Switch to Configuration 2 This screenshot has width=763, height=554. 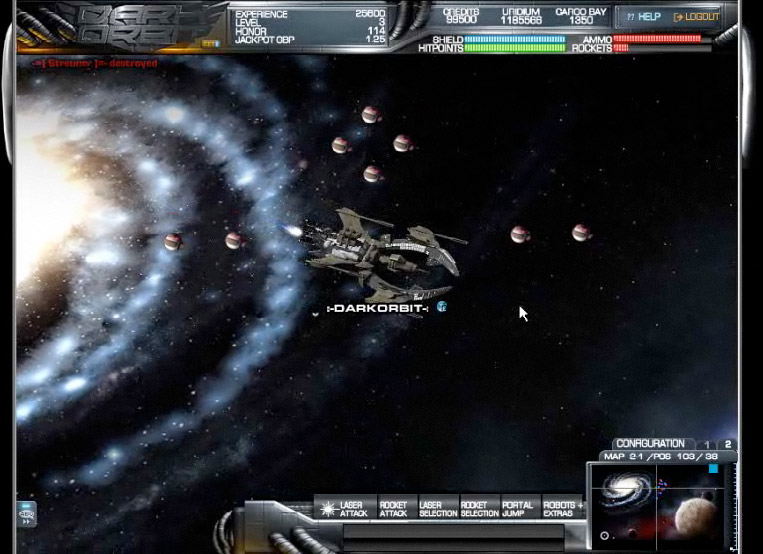(x=728, y=444)
